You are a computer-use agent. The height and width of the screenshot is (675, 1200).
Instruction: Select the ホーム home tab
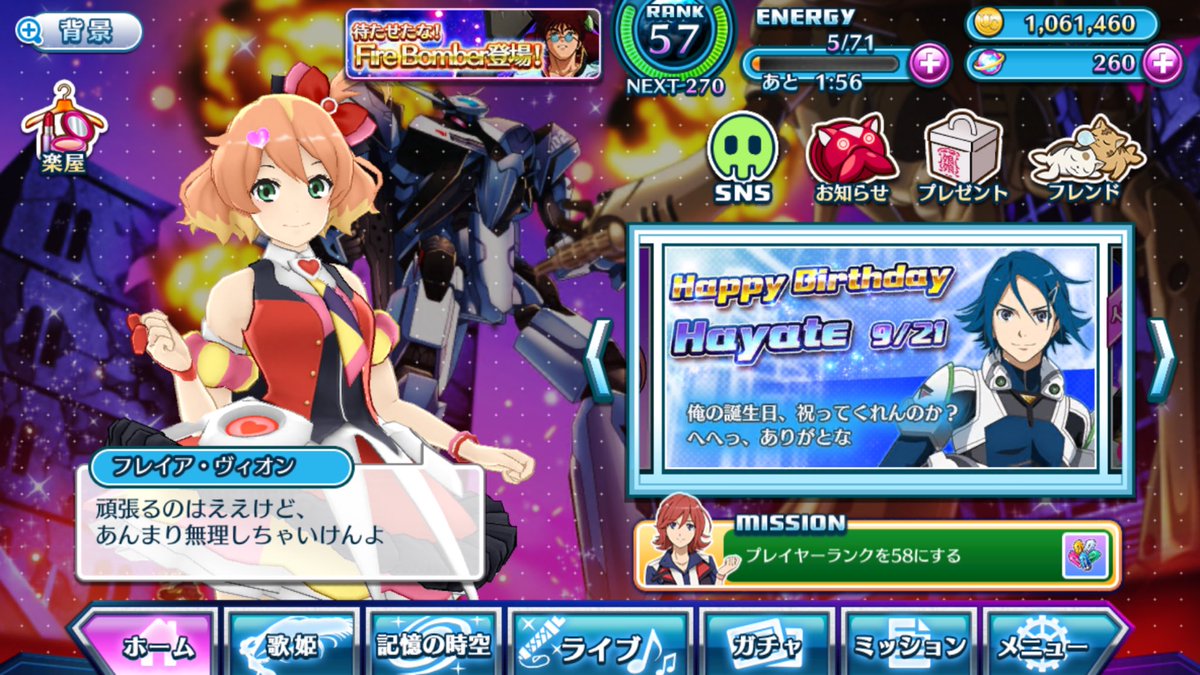coord(145,643)
